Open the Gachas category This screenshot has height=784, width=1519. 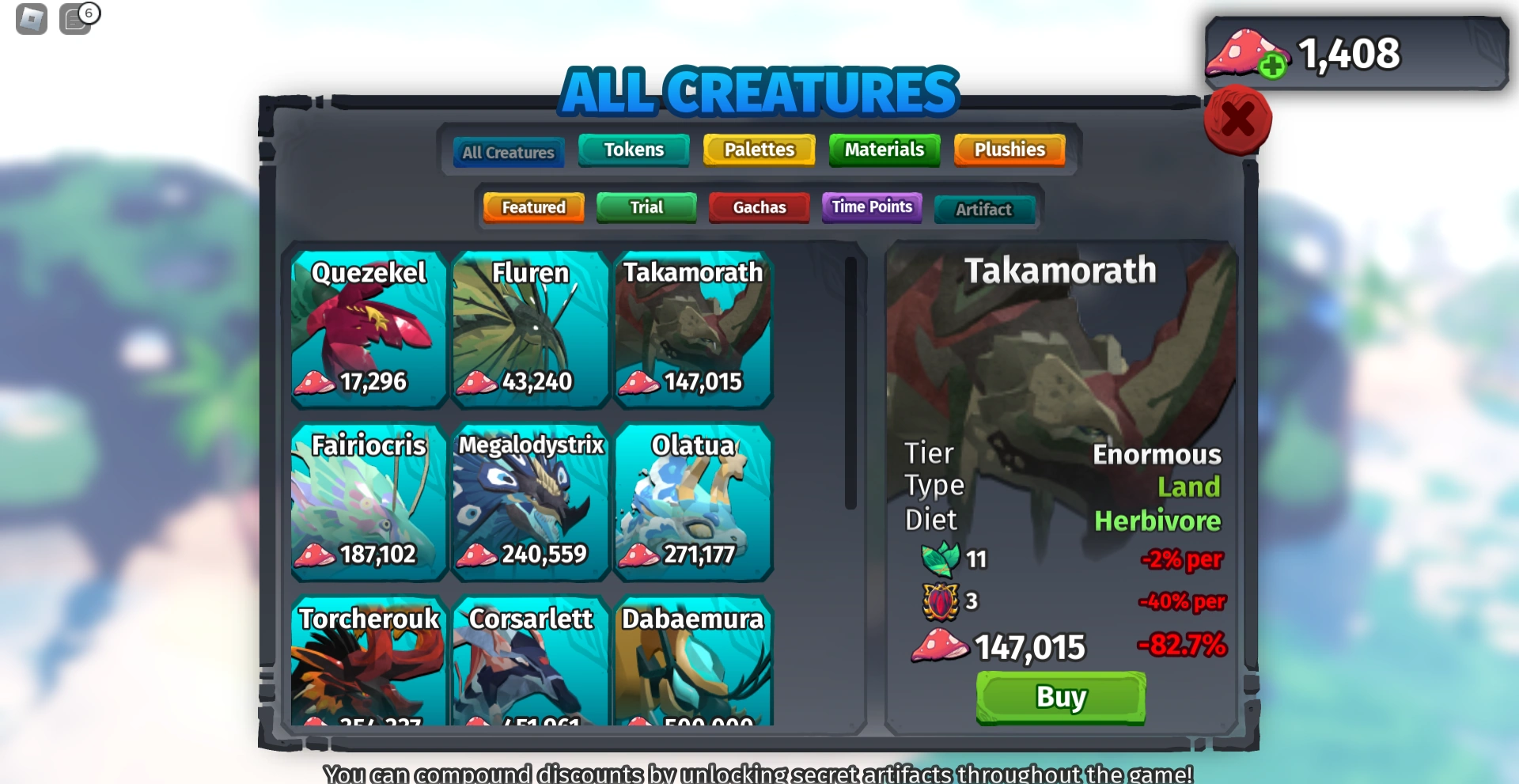click(758, 207)
